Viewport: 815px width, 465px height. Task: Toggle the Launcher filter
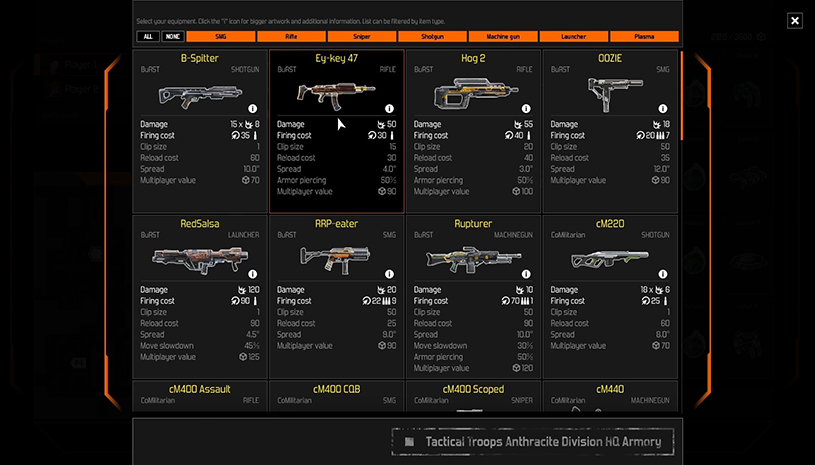[574, 37]
